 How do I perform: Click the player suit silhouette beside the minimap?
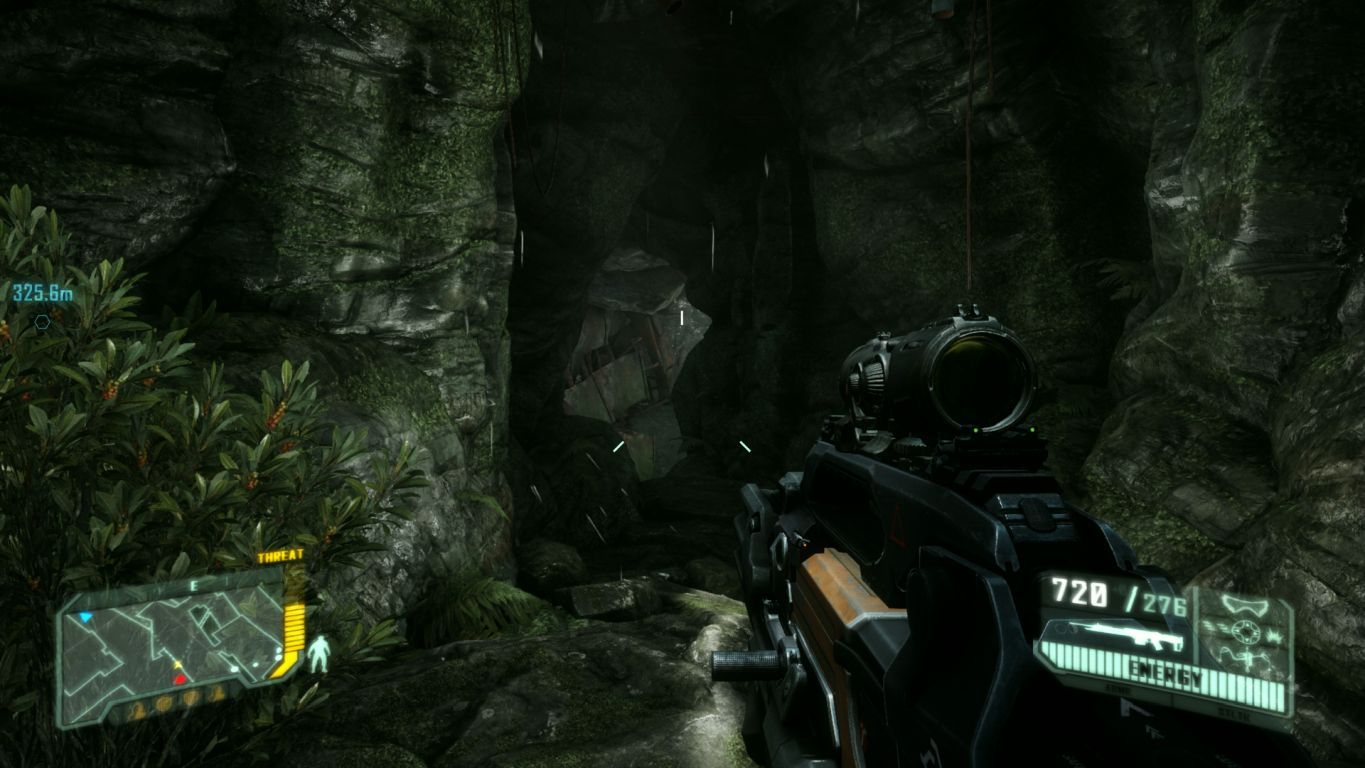(319, 653)
